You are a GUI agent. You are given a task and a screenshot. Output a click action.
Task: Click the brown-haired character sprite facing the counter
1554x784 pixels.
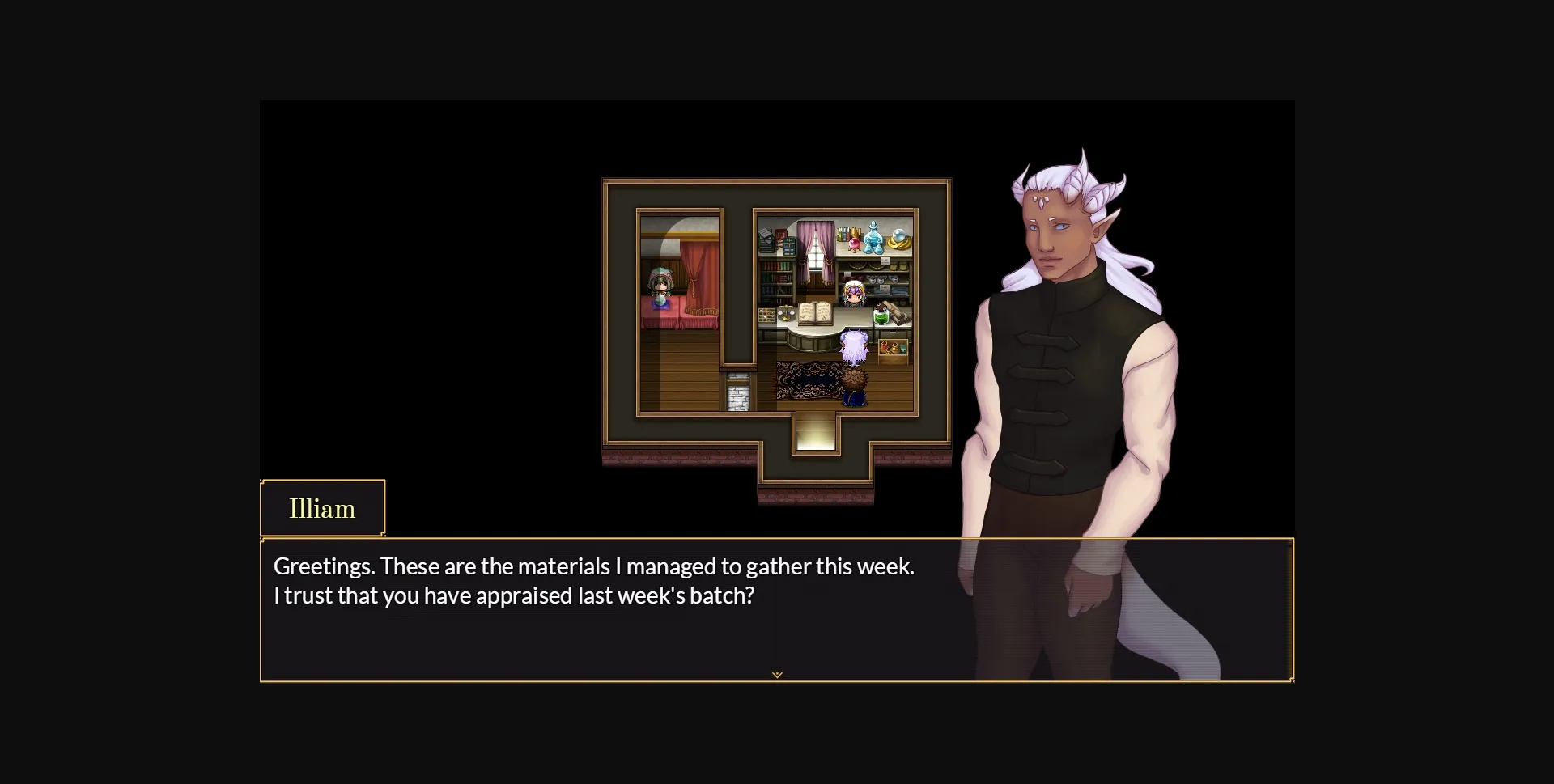pos(855,385)
